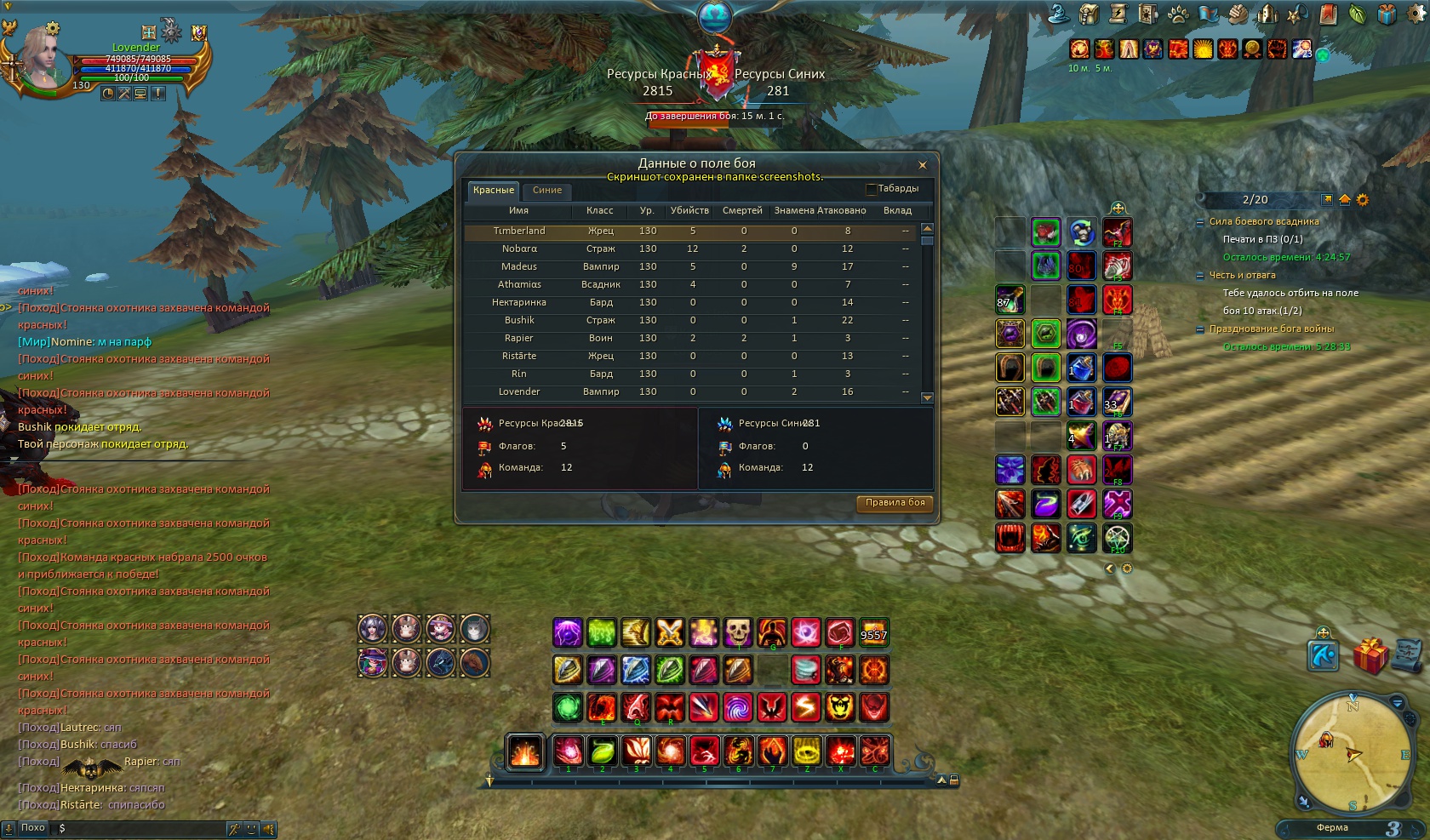This screenshot has width=1430, height=840.
Task: Activate the crossed swords skill
Action: tap(670, 632)
